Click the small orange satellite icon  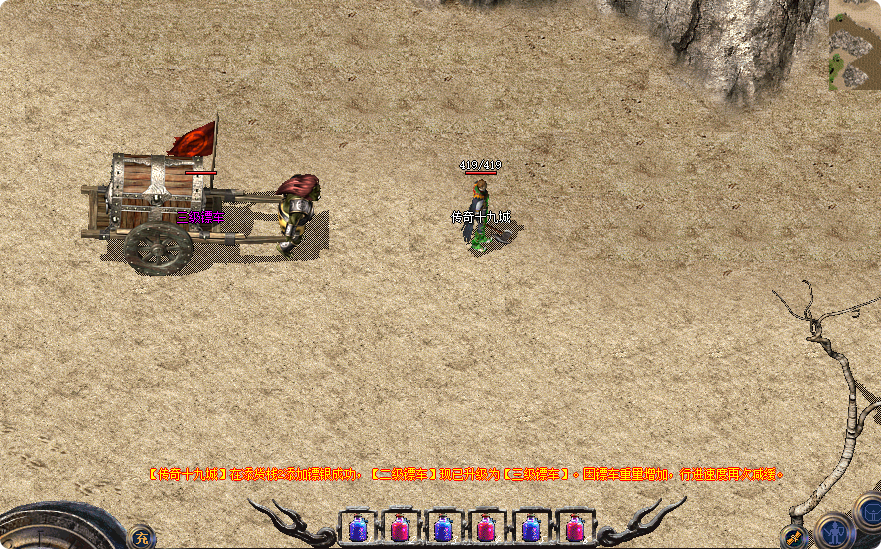point(796,537)
